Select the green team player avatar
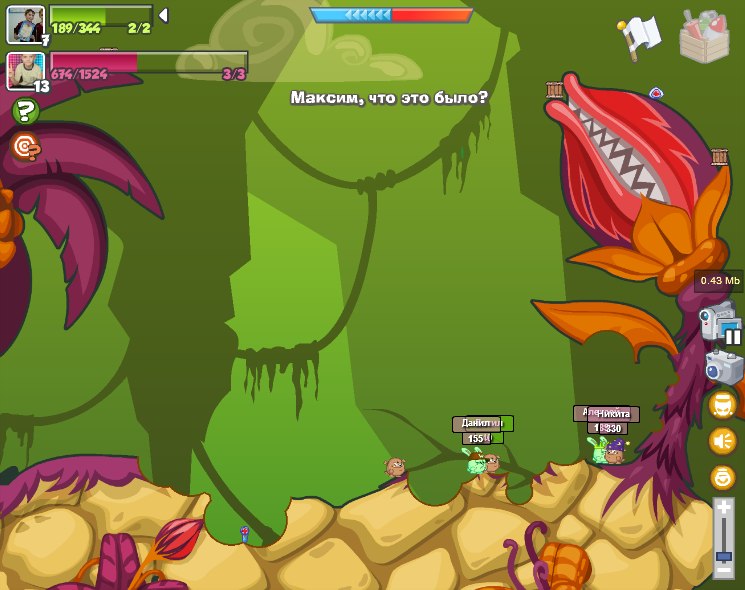745x590 pixels. click(26, 24)
